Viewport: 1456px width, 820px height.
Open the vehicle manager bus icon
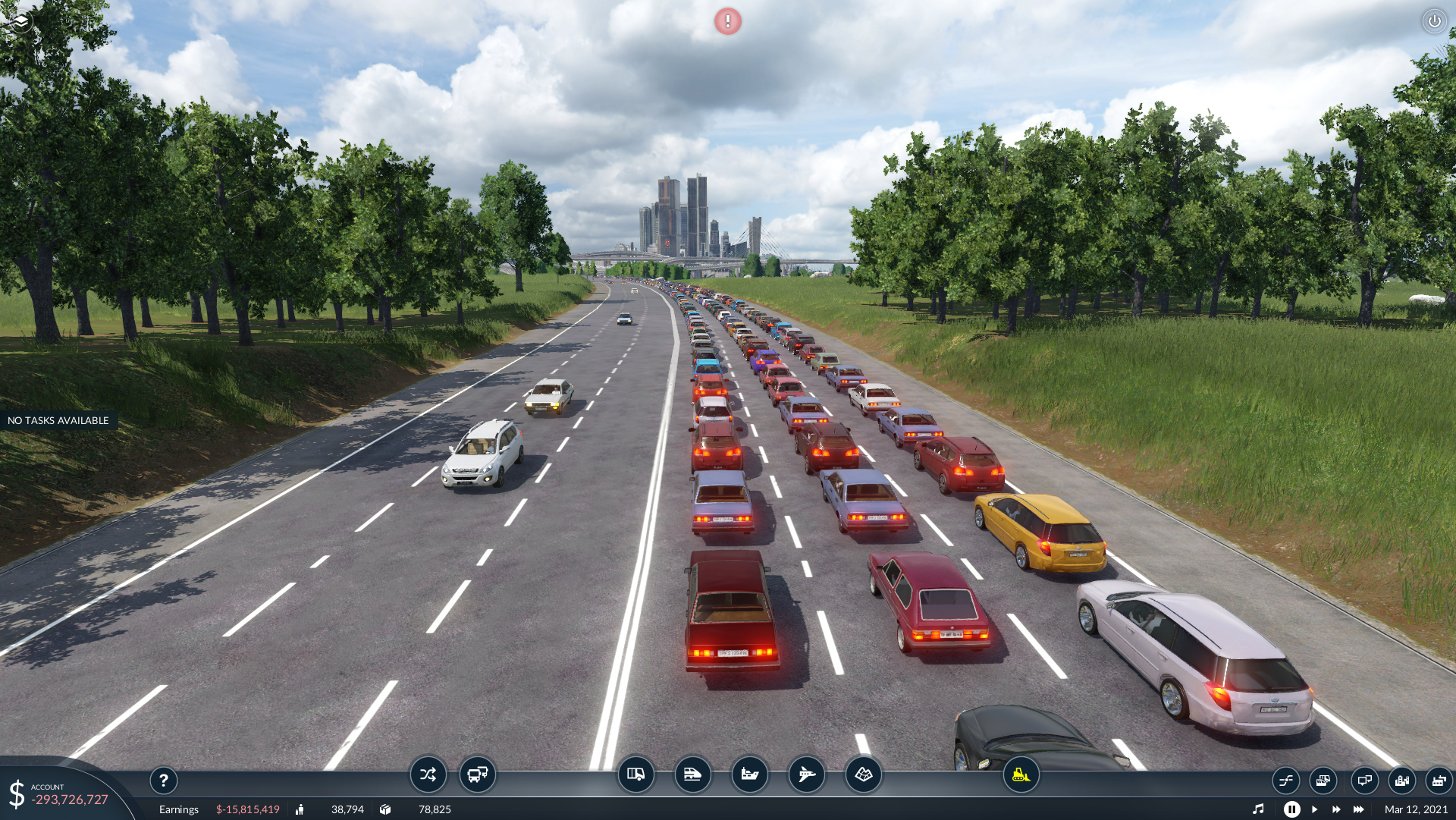[x=478, y=774]
